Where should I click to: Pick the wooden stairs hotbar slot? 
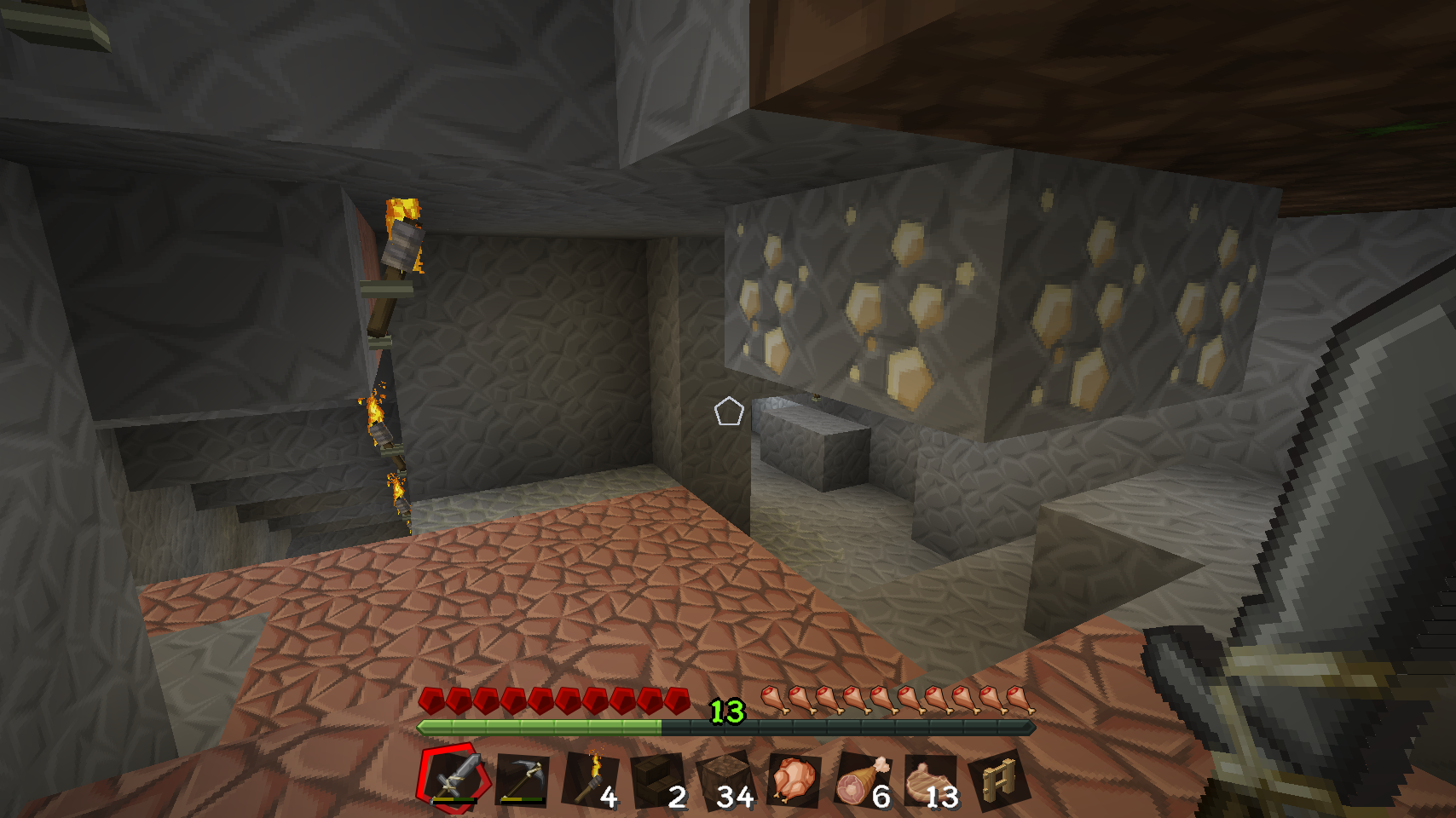click(658, 779)
